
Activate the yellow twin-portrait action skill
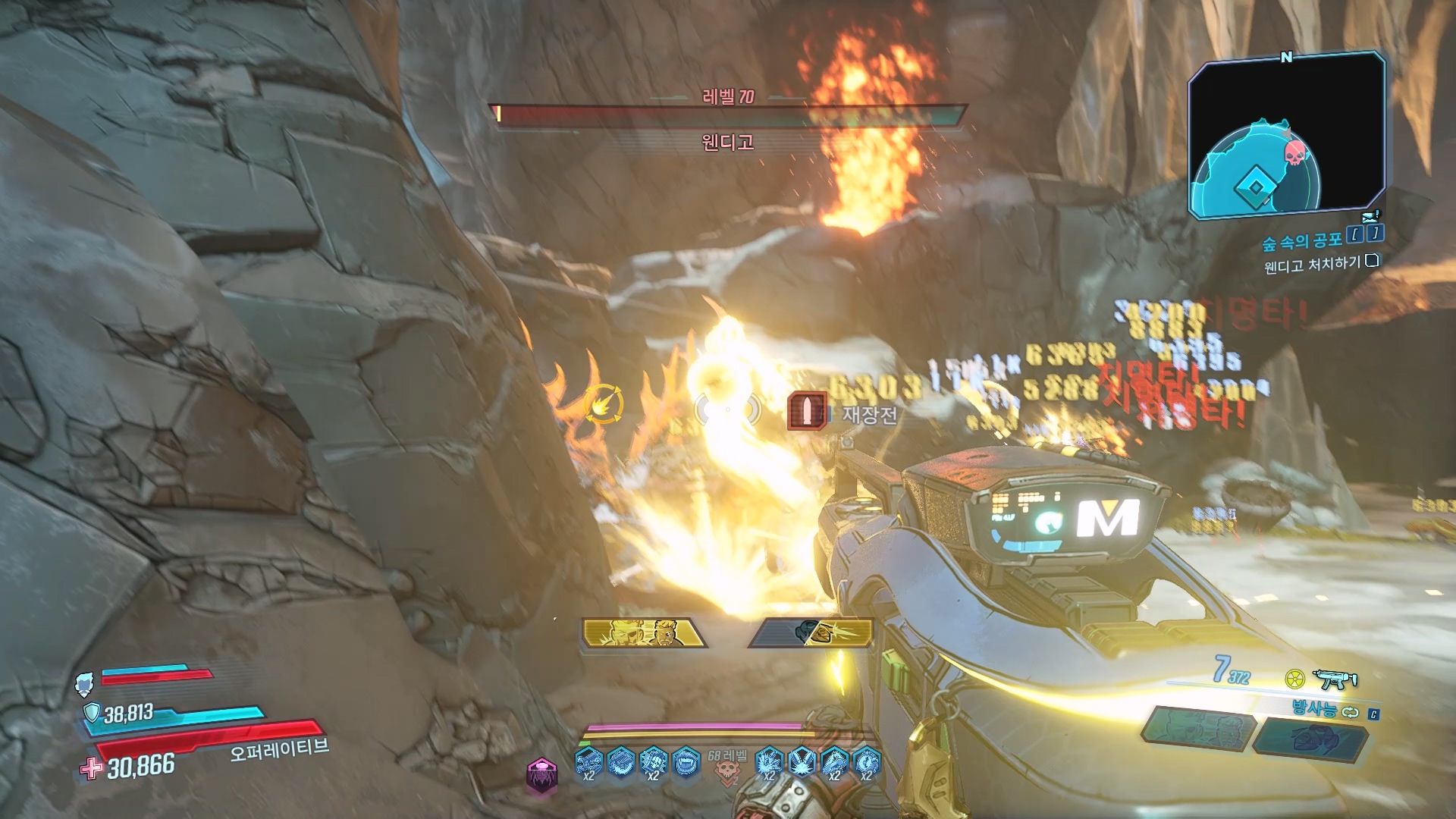643,632
